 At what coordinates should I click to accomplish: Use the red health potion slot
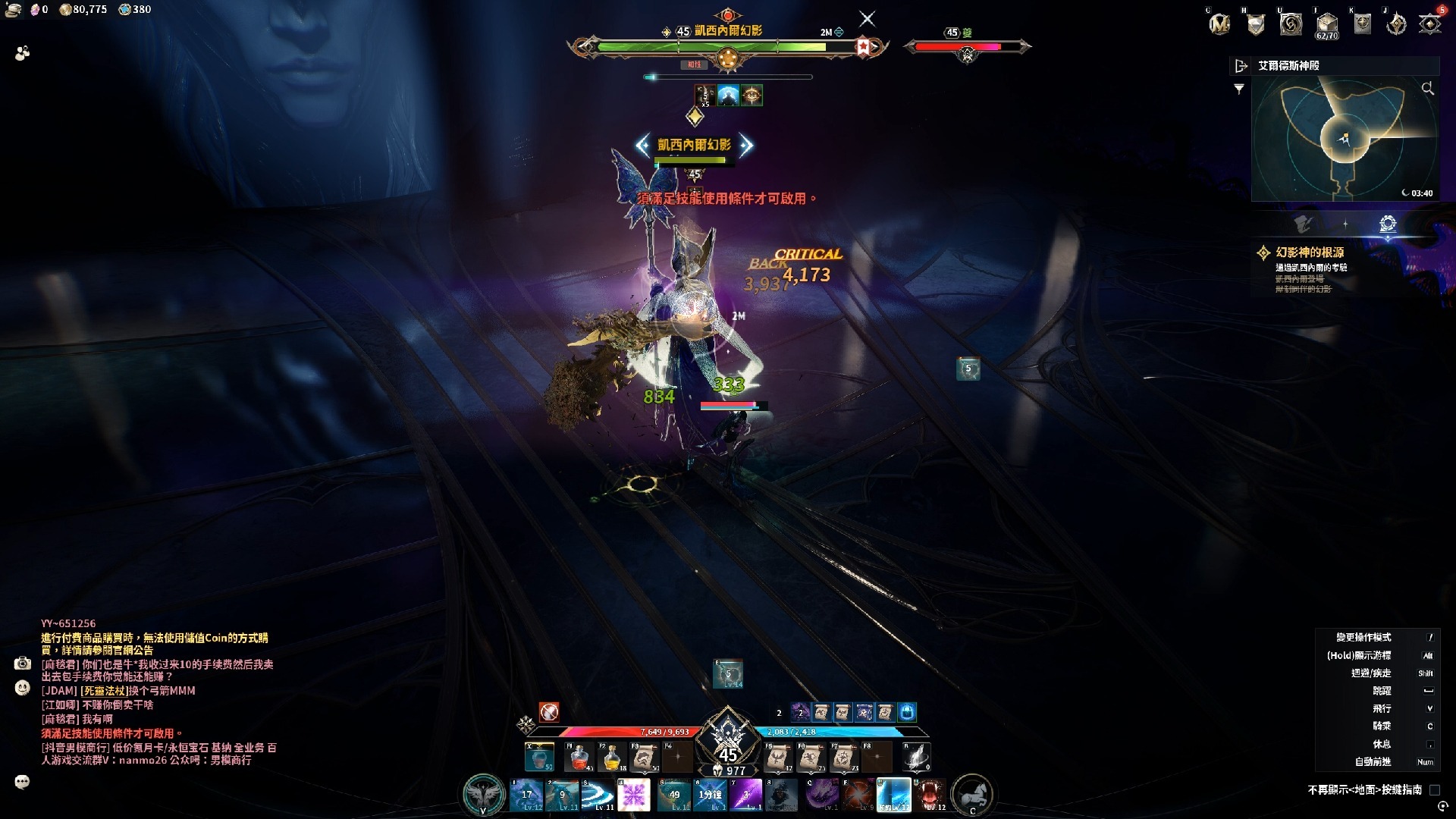click(579, 757)
